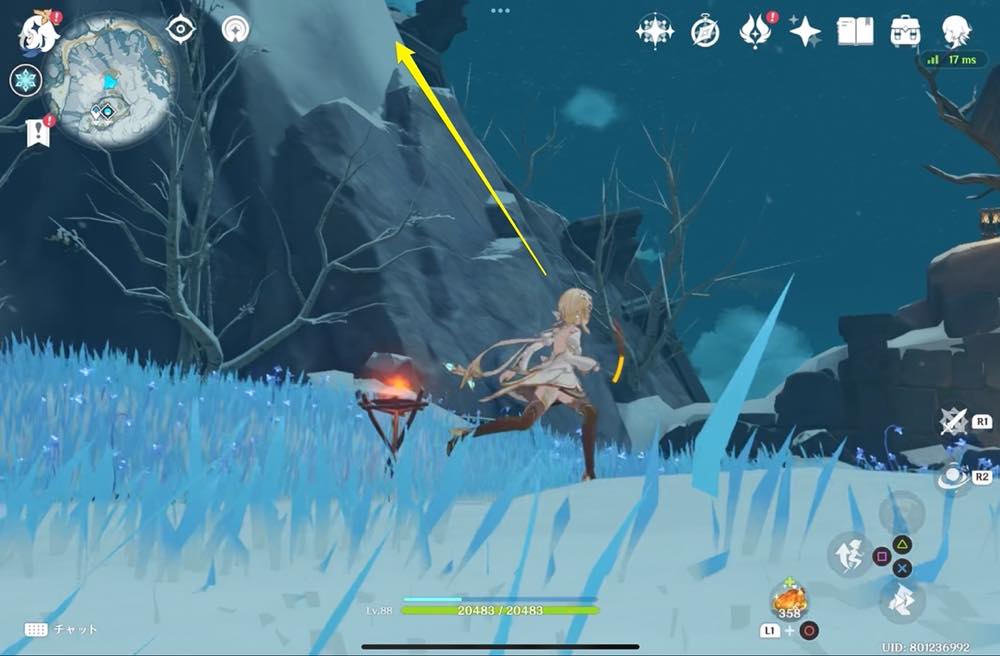Tap the sprint dash button
The width and height of the screenshot is (1000, 656).
pos(848,553)
